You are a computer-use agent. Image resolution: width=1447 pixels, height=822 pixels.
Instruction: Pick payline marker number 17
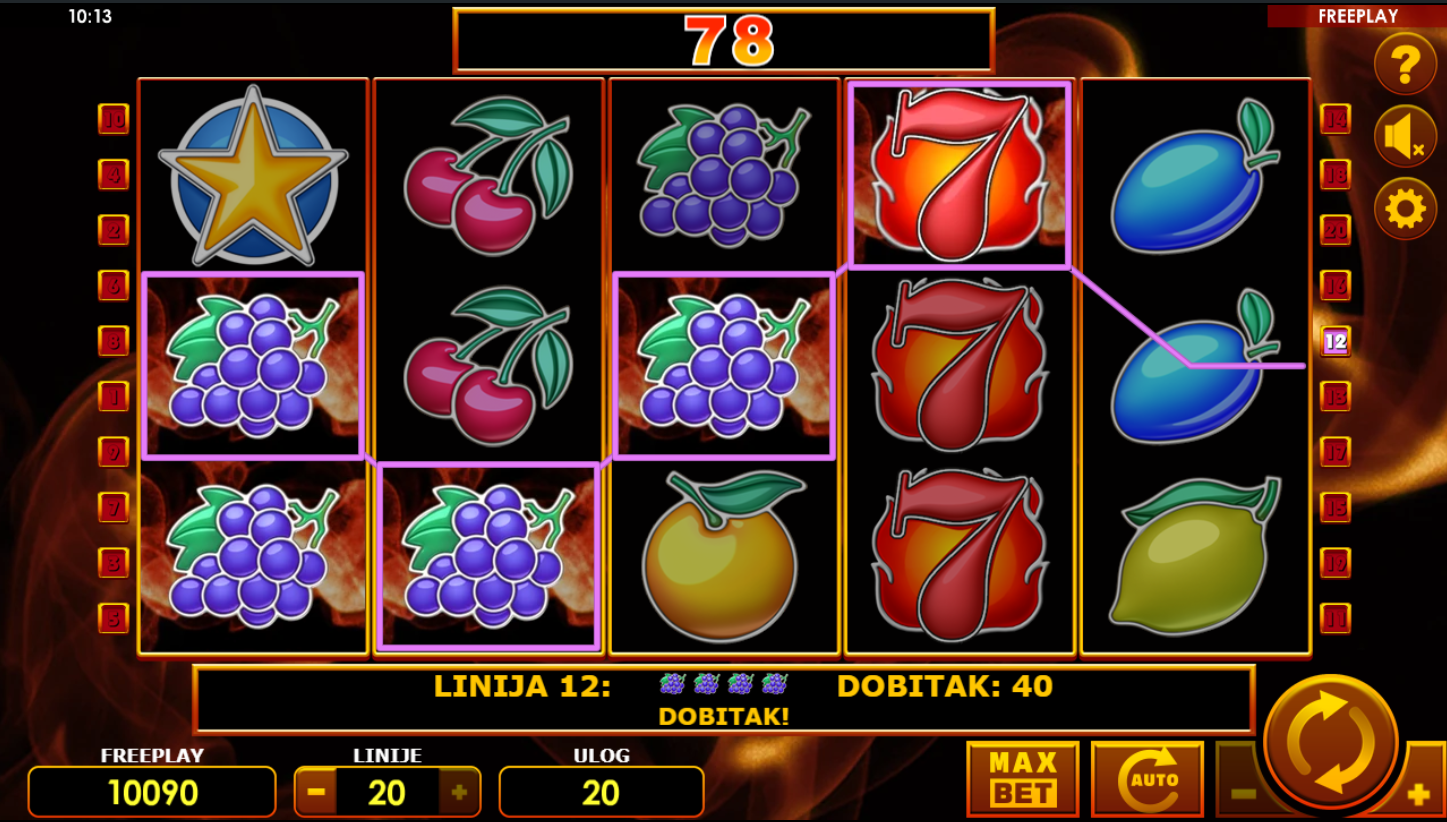pyautogui.click(x=1335, y=452)
